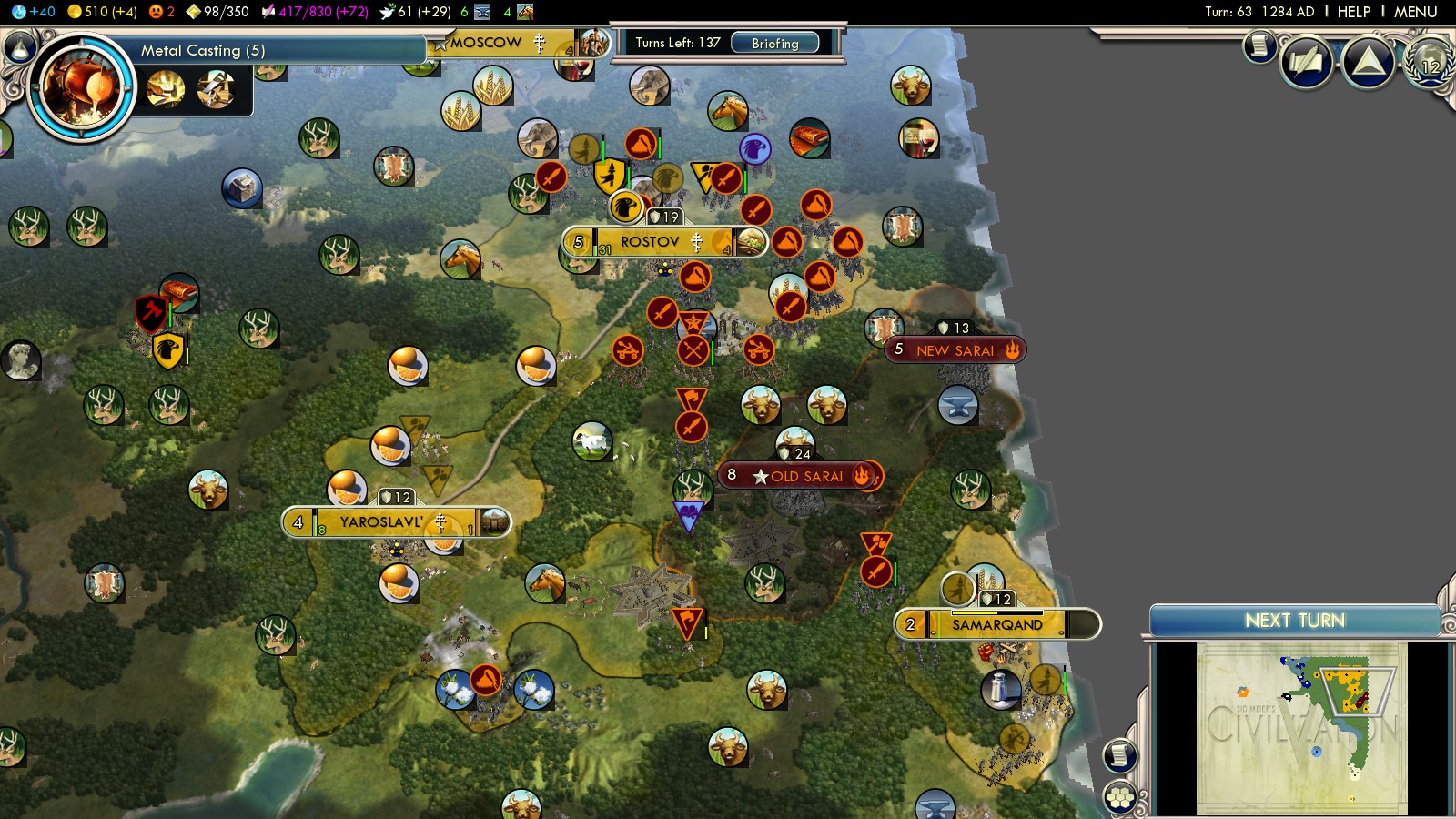Open the advisors quill and scroll button
The image size is (1456, 819).
tap(1307, 63)
